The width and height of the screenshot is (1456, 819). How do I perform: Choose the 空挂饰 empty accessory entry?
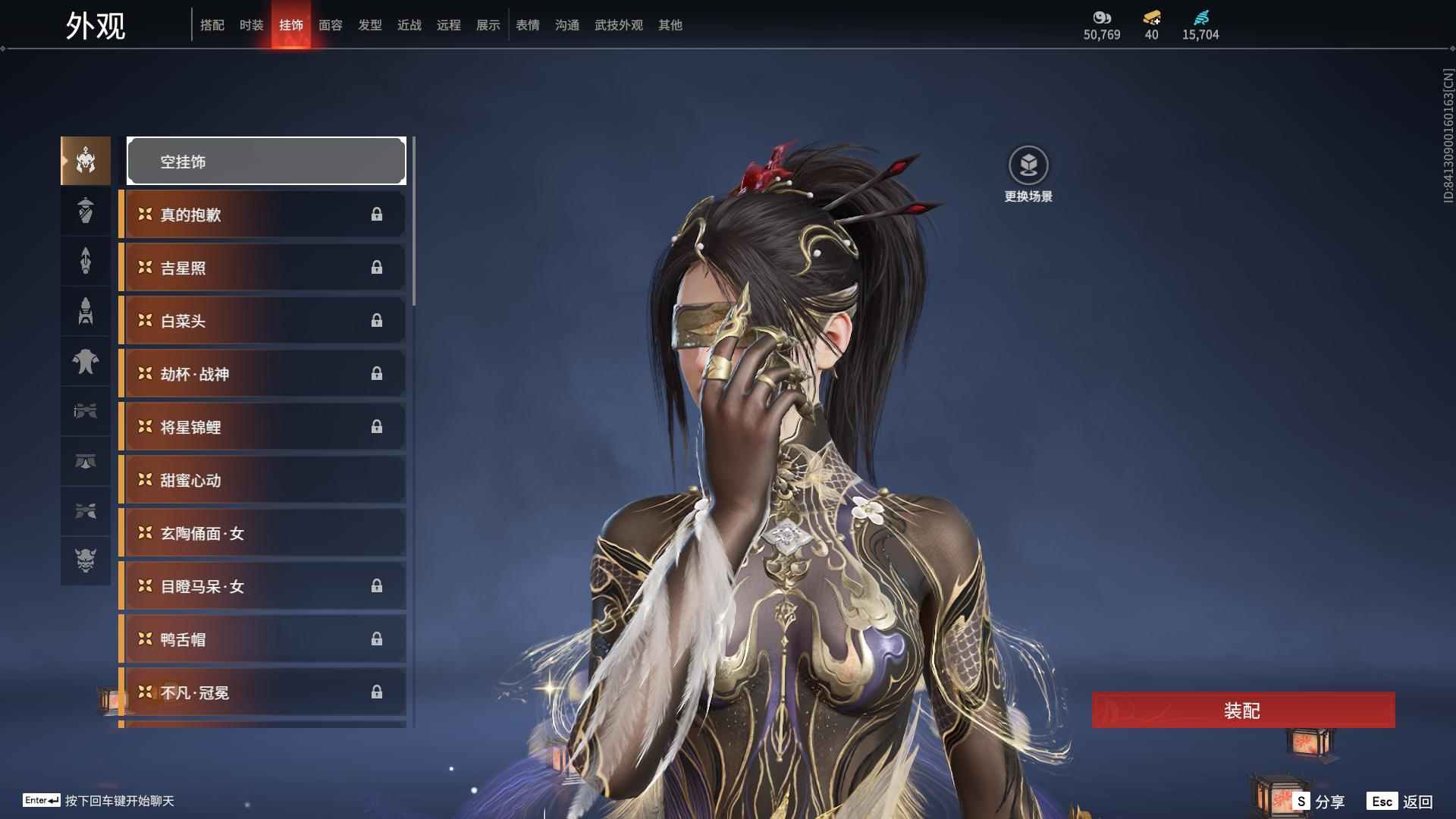click(266, 161)
